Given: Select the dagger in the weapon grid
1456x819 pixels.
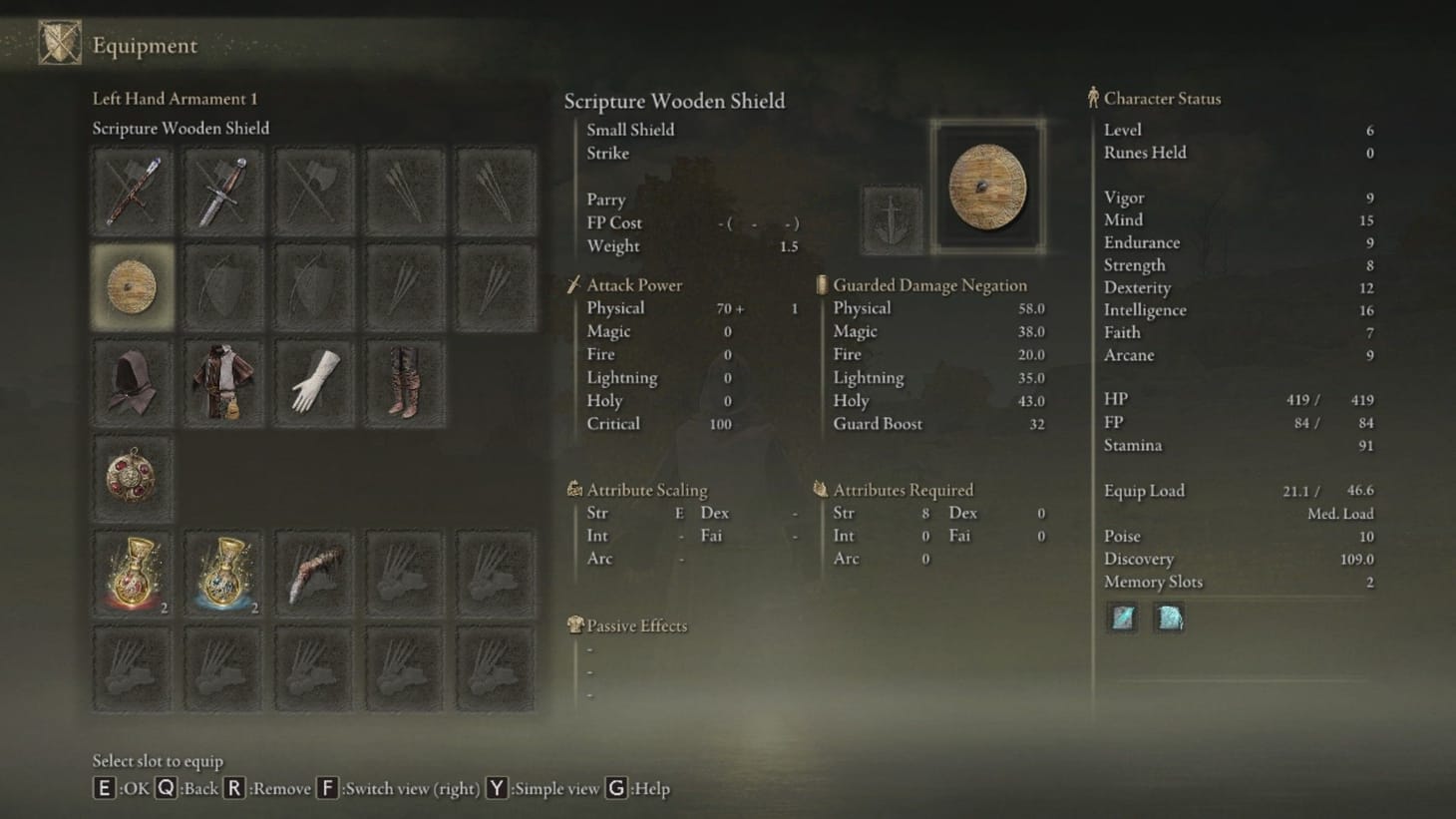Looking at the screenshot, I should (223, 192).
